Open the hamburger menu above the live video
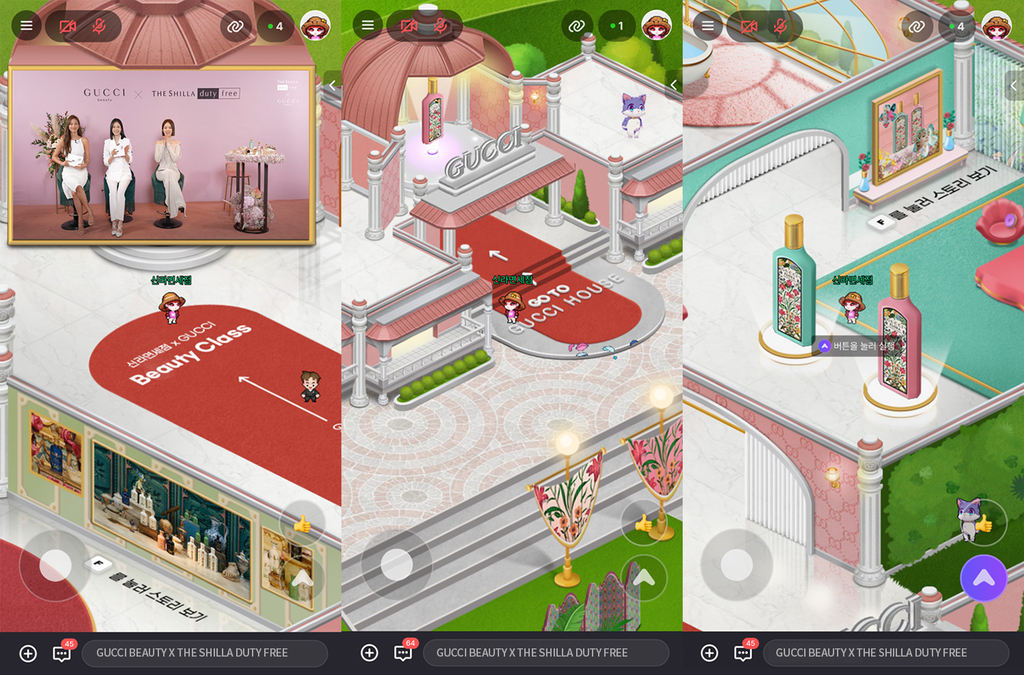The image size is (1024, 675). 26,26
